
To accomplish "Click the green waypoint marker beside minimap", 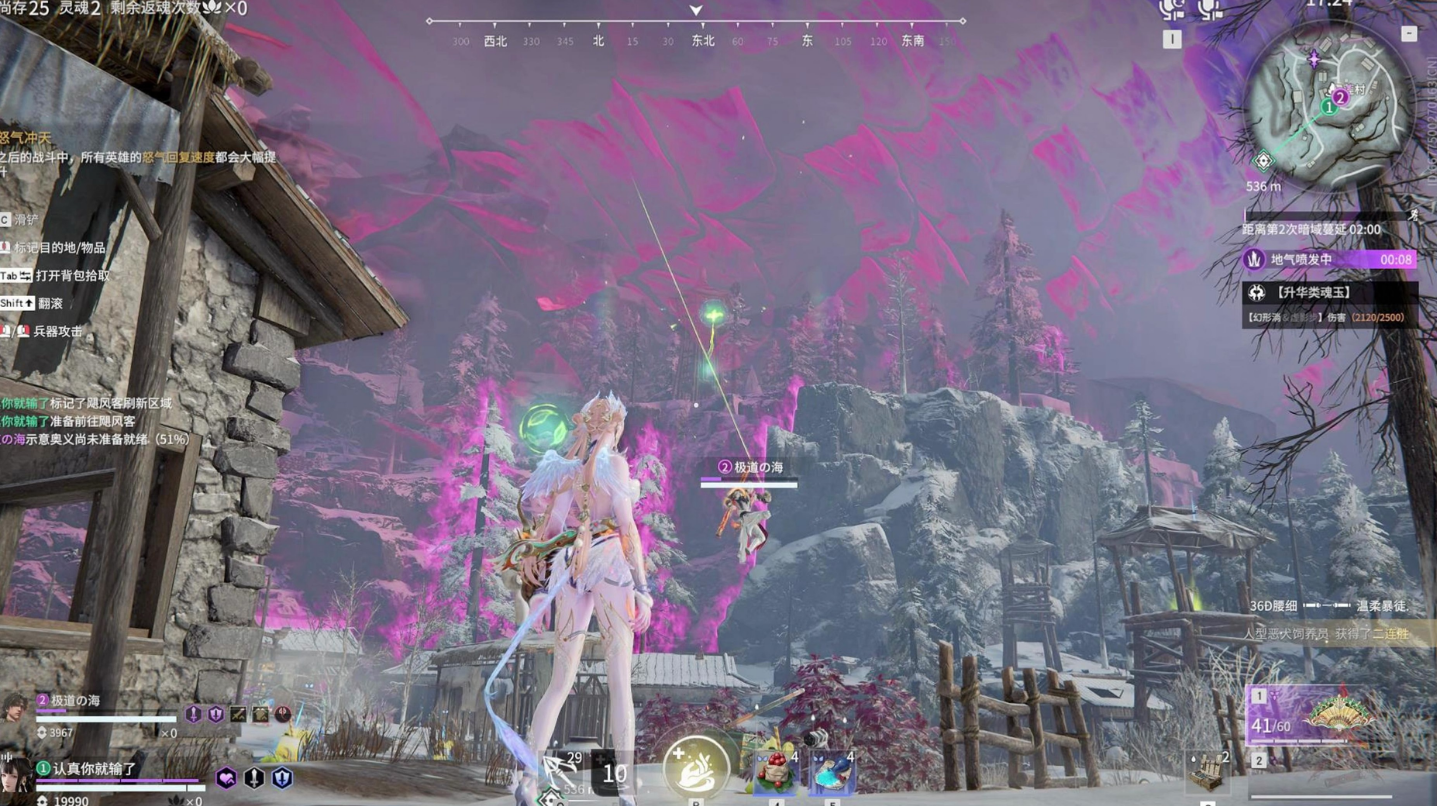I will pyautogui.click(x=1264, y=161).
